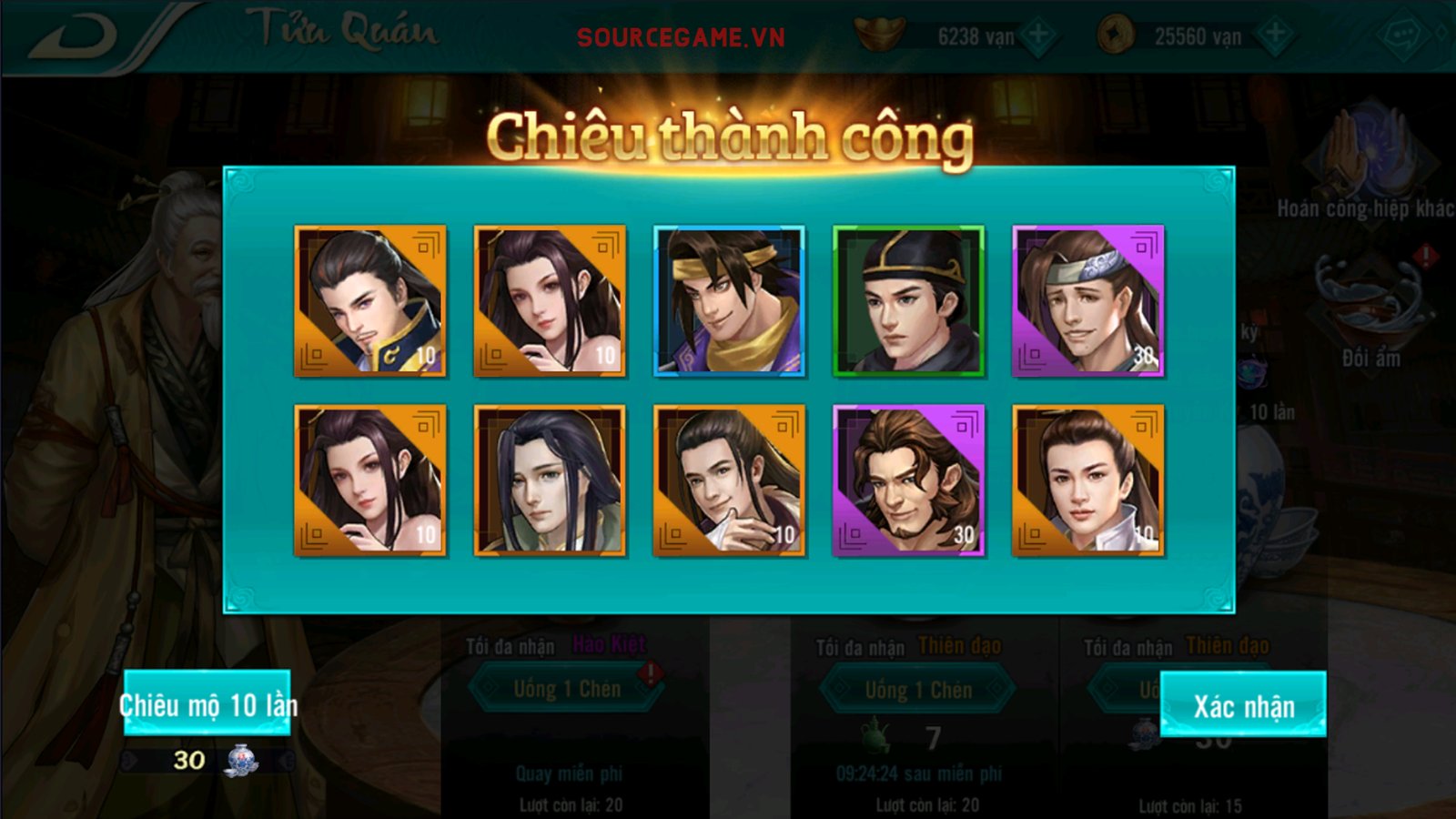Pick the young hero with white collar

pos(1087,480)
